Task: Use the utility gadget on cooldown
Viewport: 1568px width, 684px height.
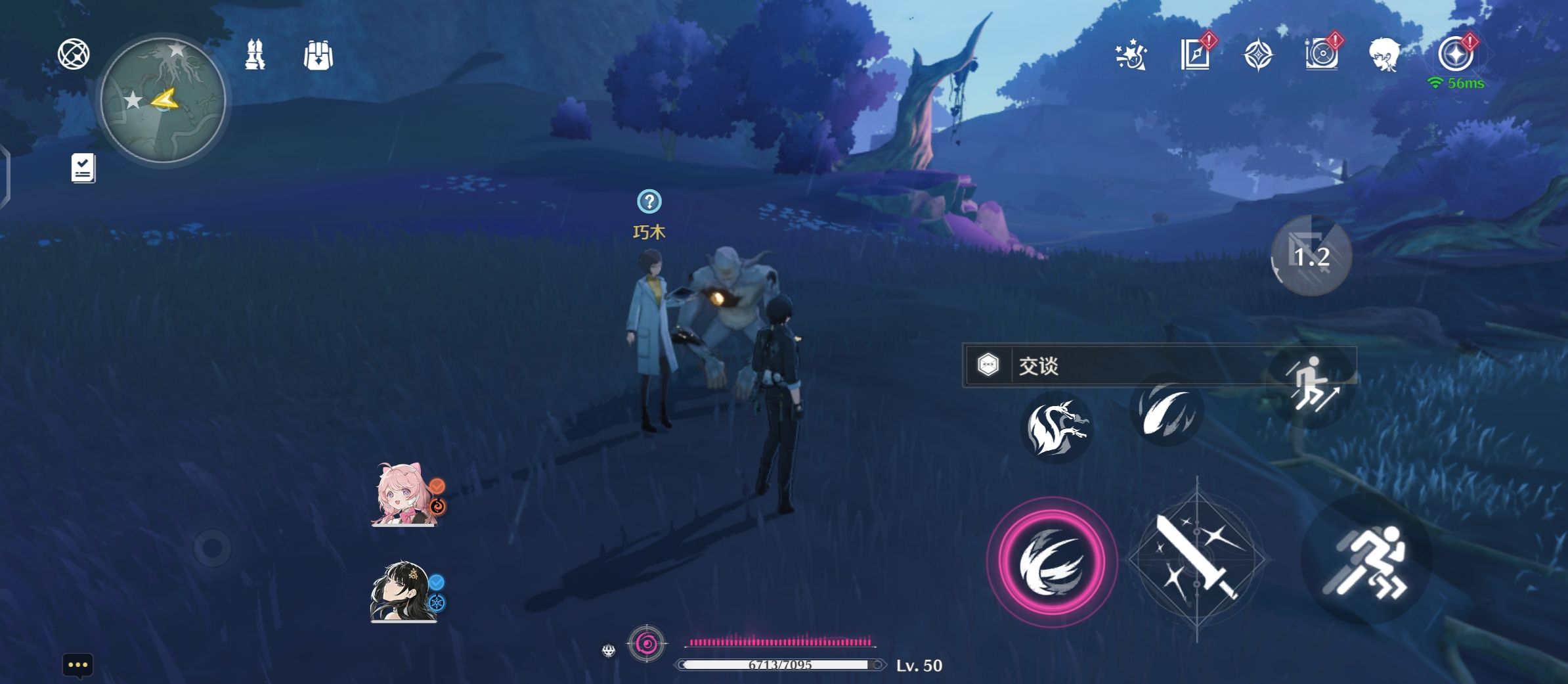Action: (1311, 255)
